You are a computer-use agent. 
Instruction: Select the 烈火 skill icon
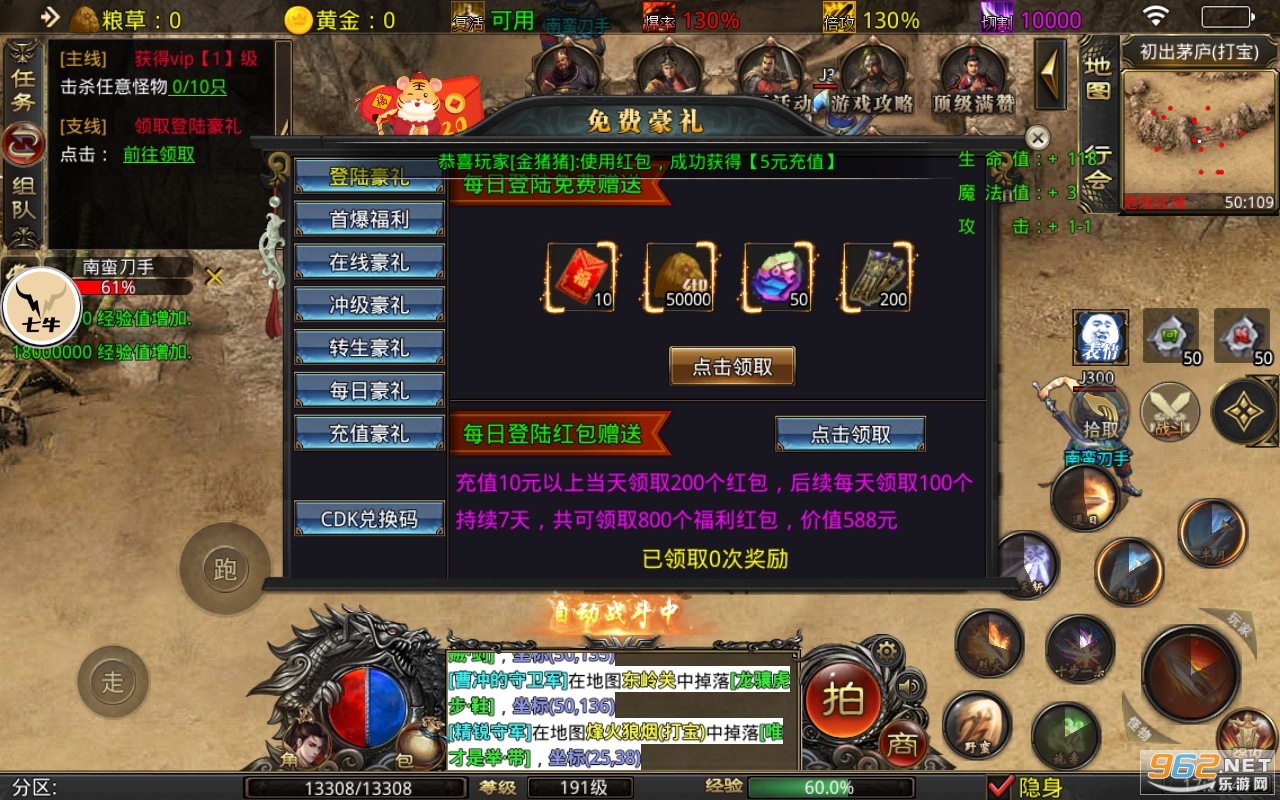[988, 640]
